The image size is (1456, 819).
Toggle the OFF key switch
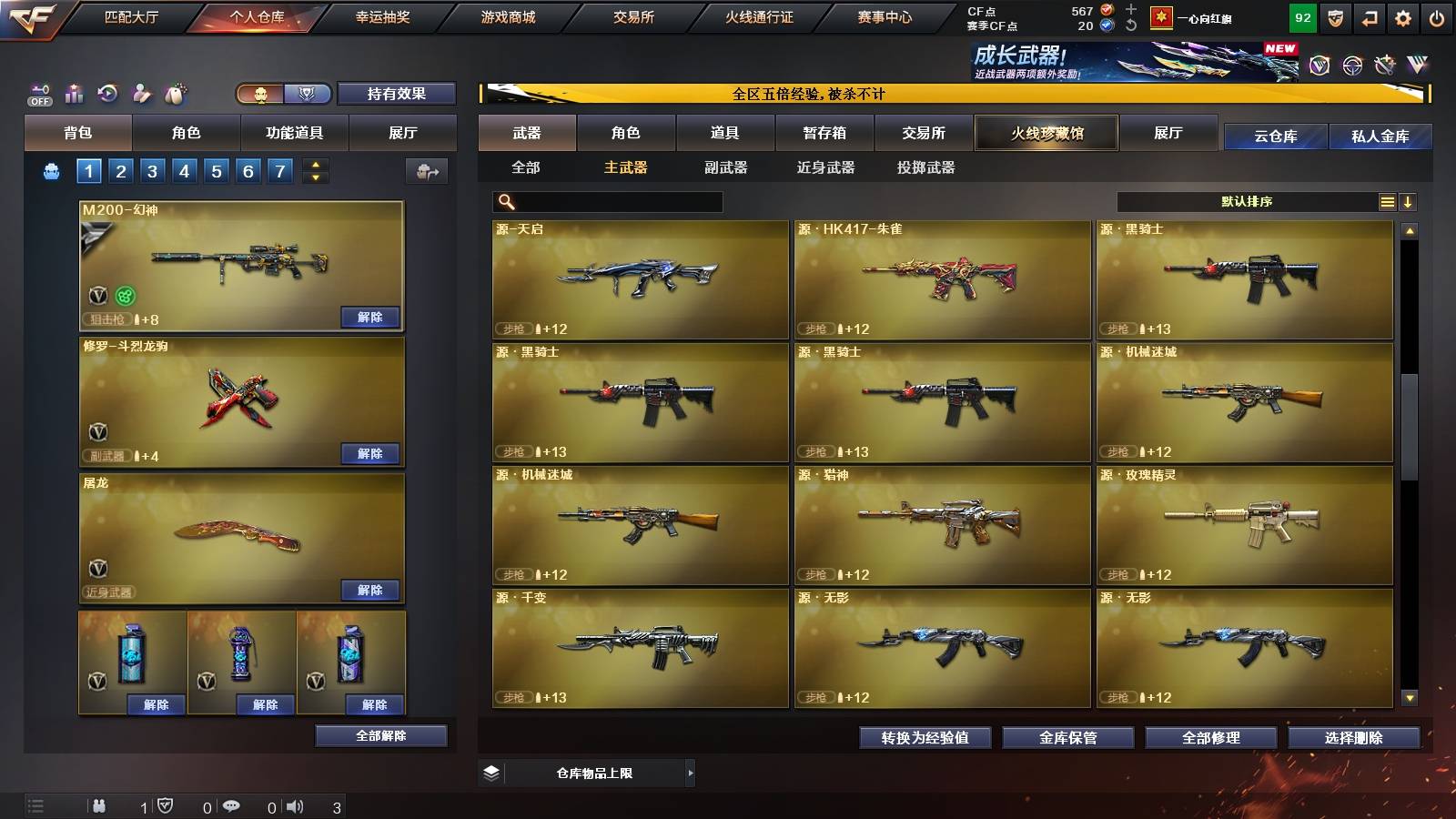pos(38,92)
